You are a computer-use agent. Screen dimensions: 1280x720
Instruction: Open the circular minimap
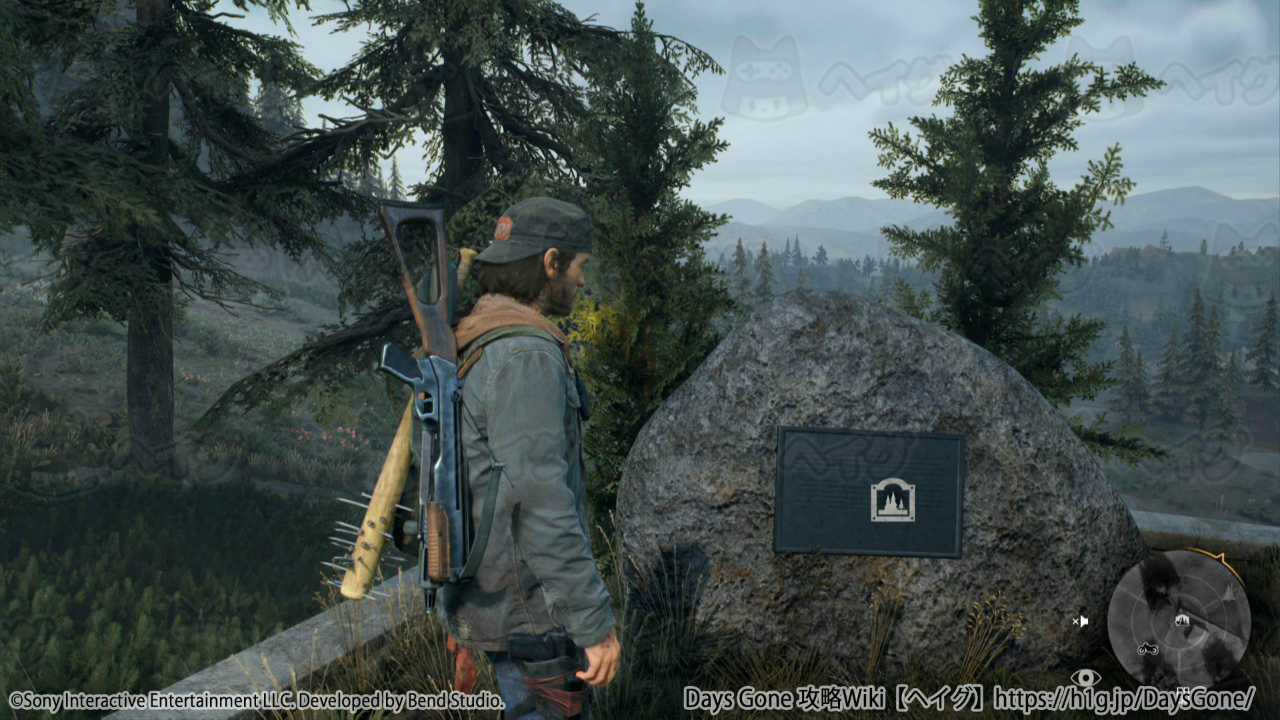pyautogui.click(x=1178, y=618)
